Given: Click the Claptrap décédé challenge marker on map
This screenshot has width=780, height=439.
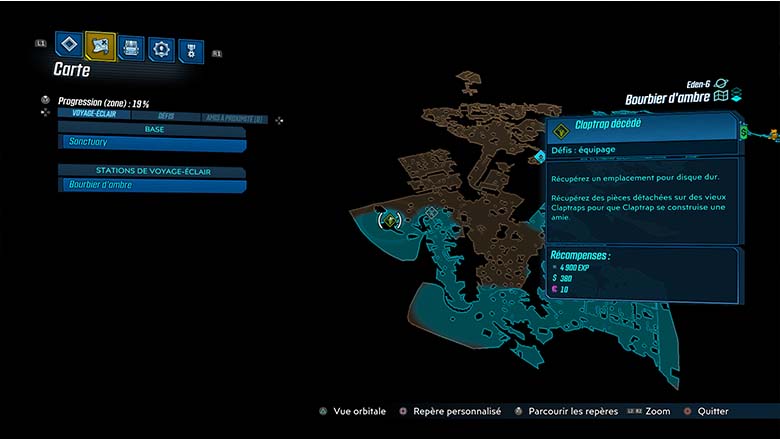Looking at the screenshot, I should pyautogui.click(x=390, y=218).
